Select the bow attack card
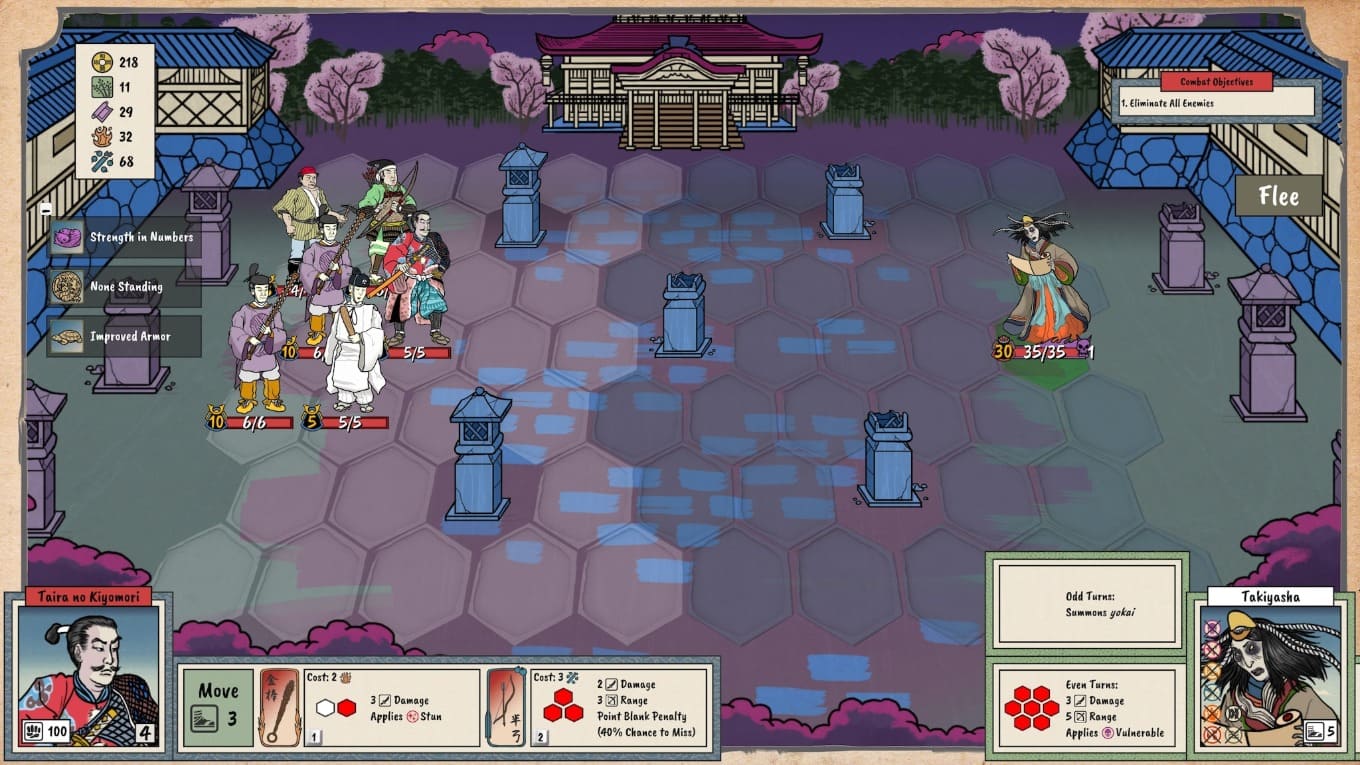1360x765 pixels. click(x=598, y=707)
